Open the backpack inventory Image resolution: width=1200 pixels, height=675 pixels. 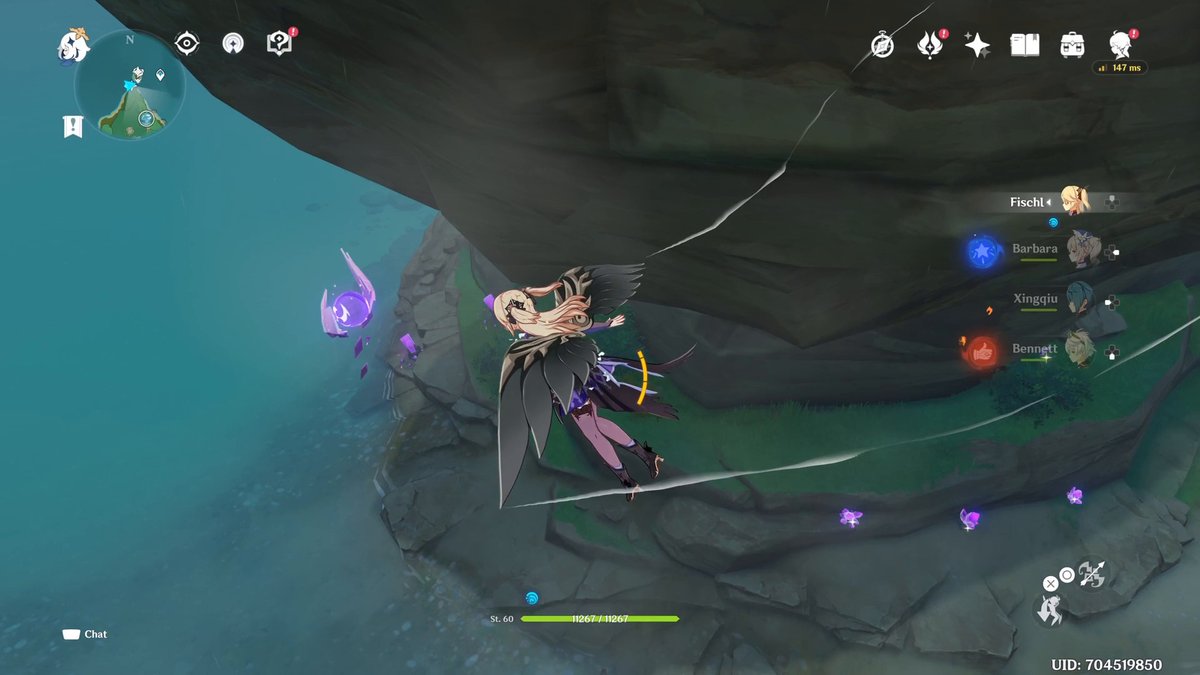[x=1073, y=45]
